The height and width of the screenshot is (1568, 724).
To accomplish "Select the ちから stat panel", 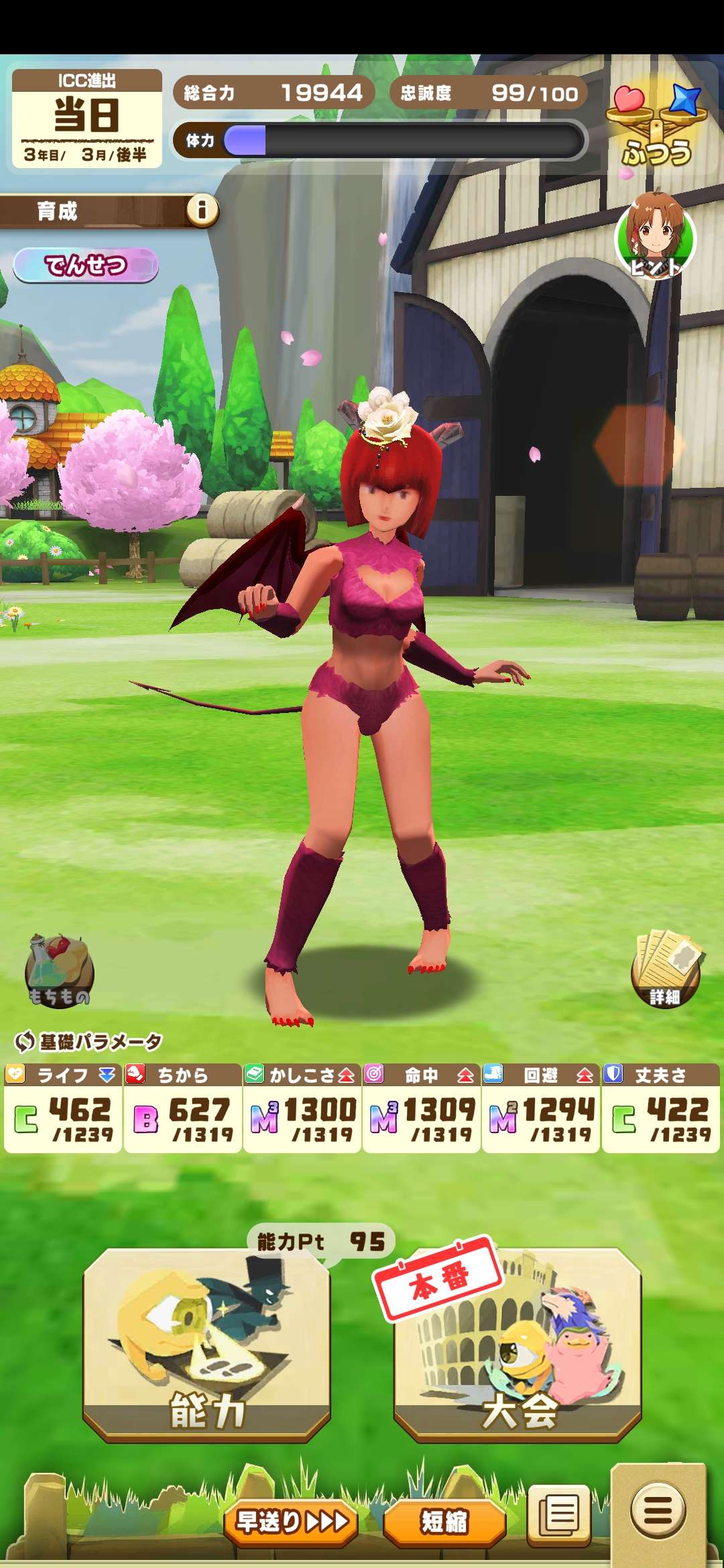I will [x=182, y=1108].
